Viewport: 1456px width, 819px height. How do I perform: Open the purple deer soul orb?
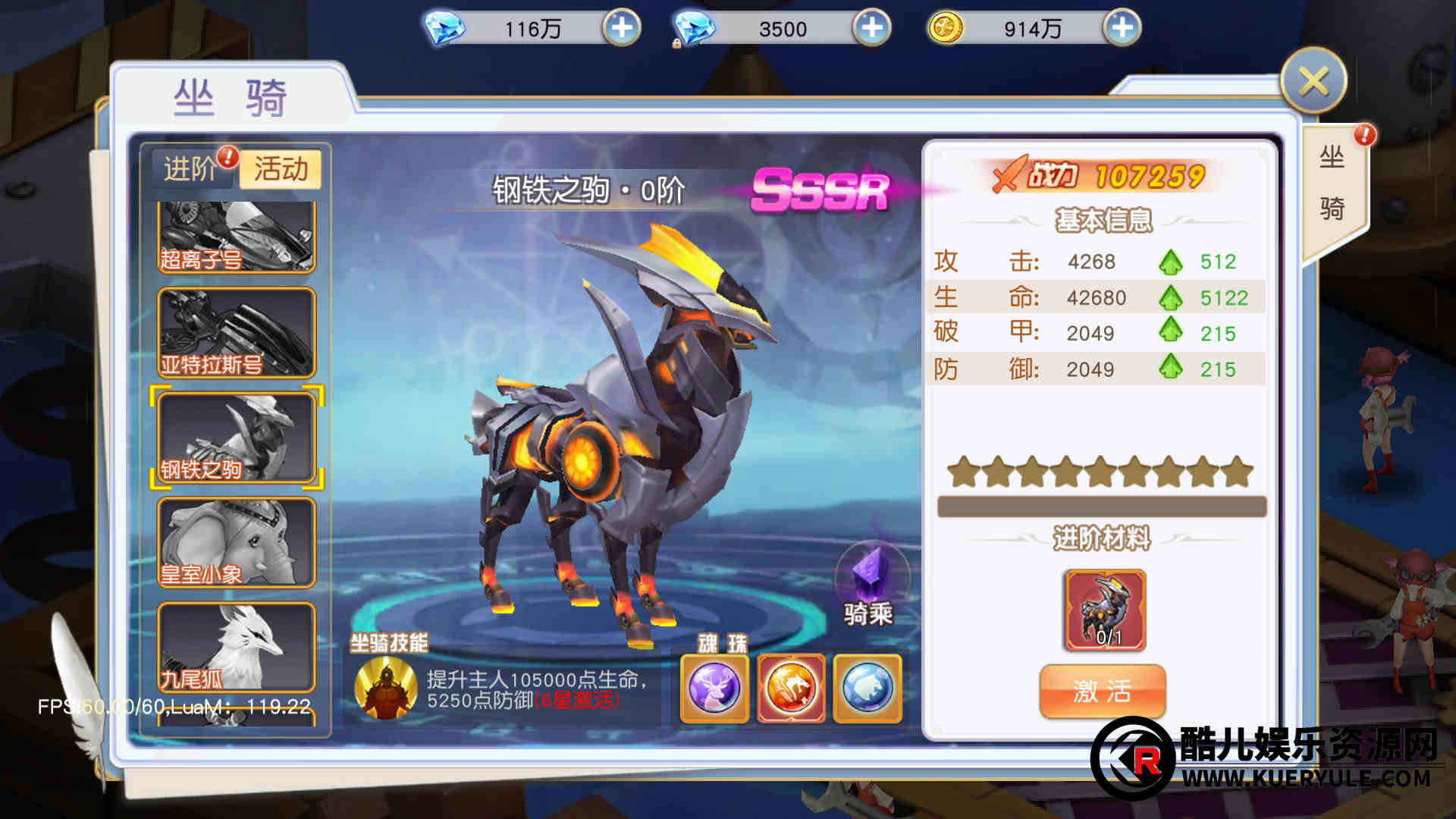tap(714, 689)
